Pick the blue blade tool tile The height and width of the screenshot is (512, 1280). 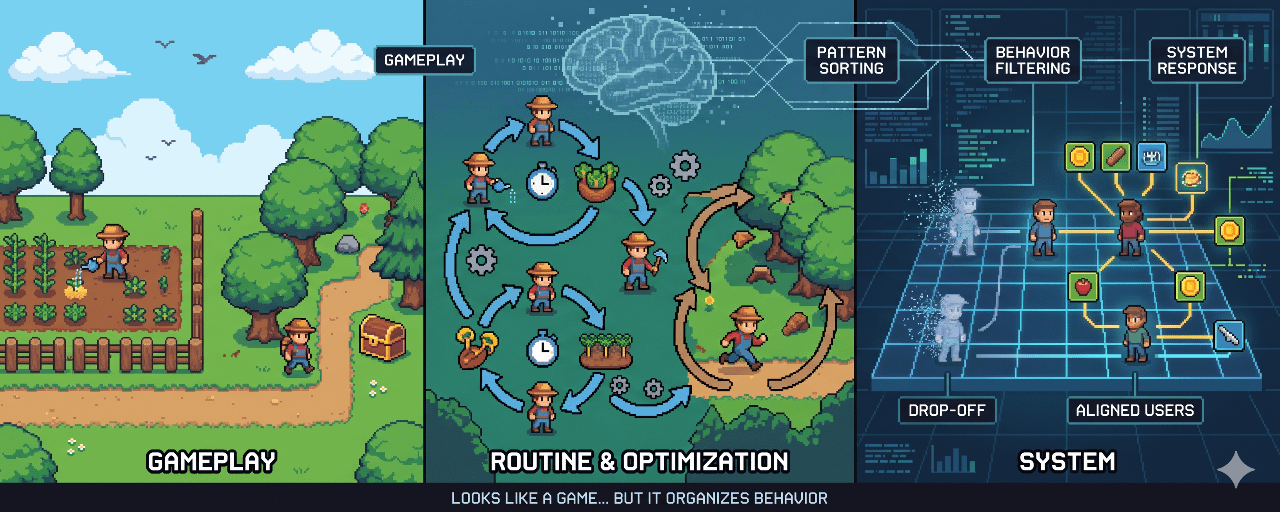click(1229, 336)
